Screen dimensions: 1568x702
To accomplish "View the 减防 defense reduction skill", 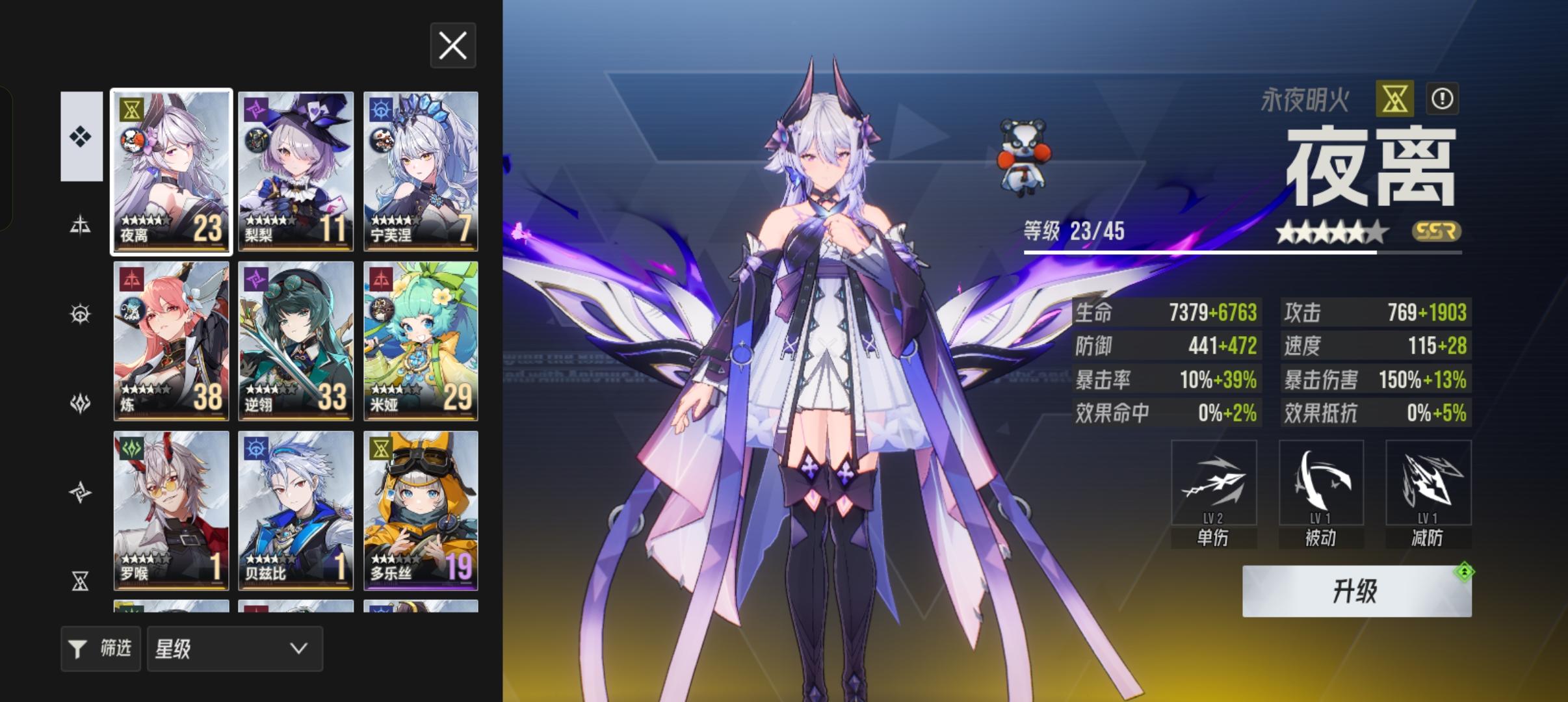I will [x=1428, y=482].
